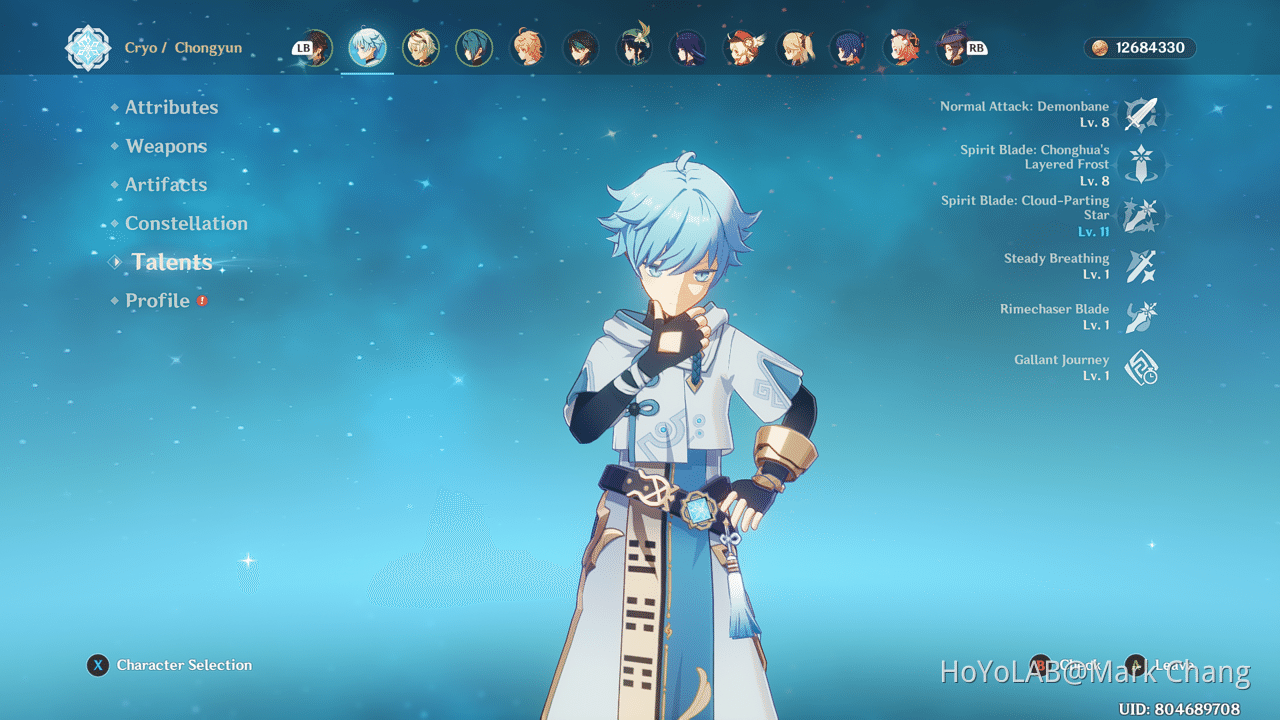The width and height of the screenshot is (1280, 720).
Task: Choose Venti's green-hat portrait
Action: [x=635, y=48]
